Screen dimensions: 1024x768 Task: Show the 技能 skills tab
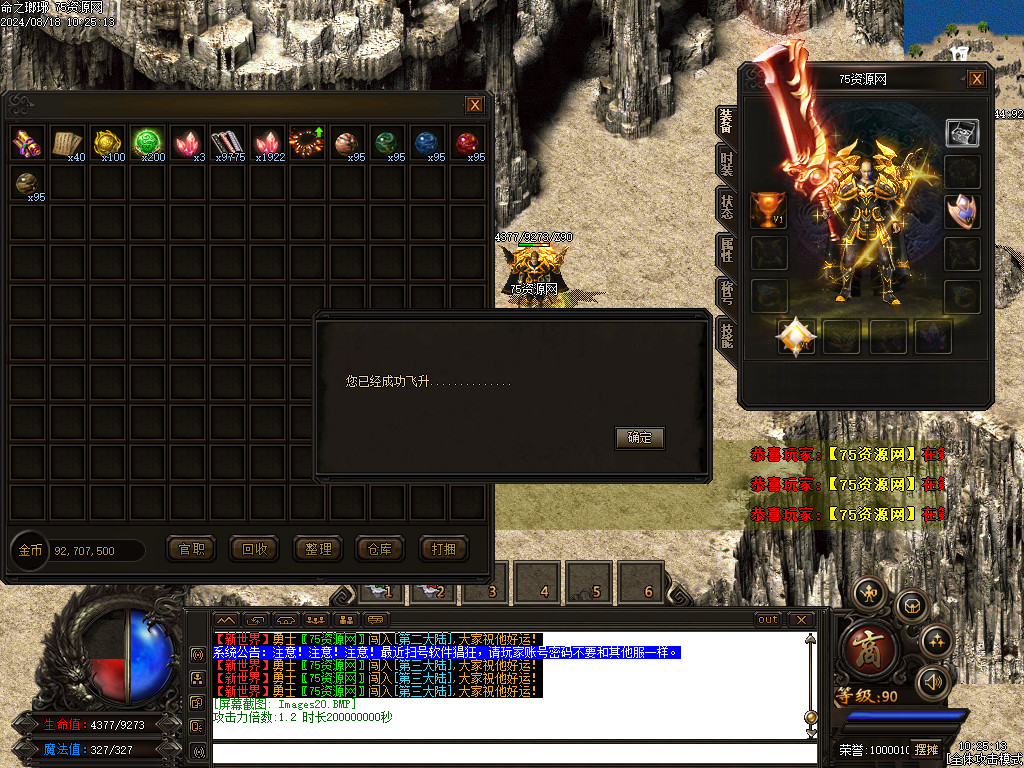click(x=726, y=334)
